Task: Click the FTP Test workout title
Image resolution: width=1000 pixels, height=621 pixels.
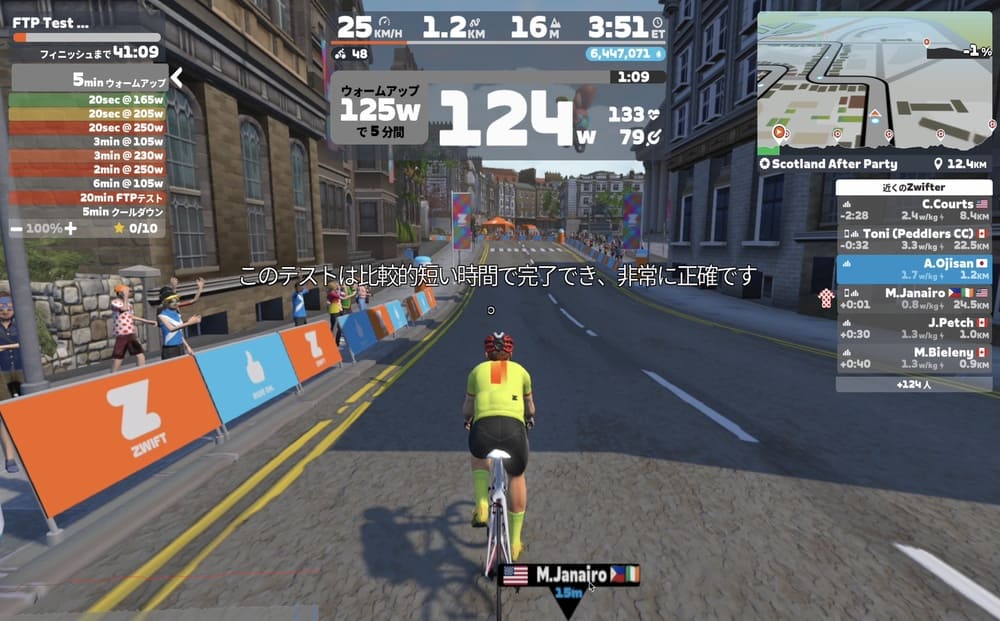Action: click(x=50, y=22)
